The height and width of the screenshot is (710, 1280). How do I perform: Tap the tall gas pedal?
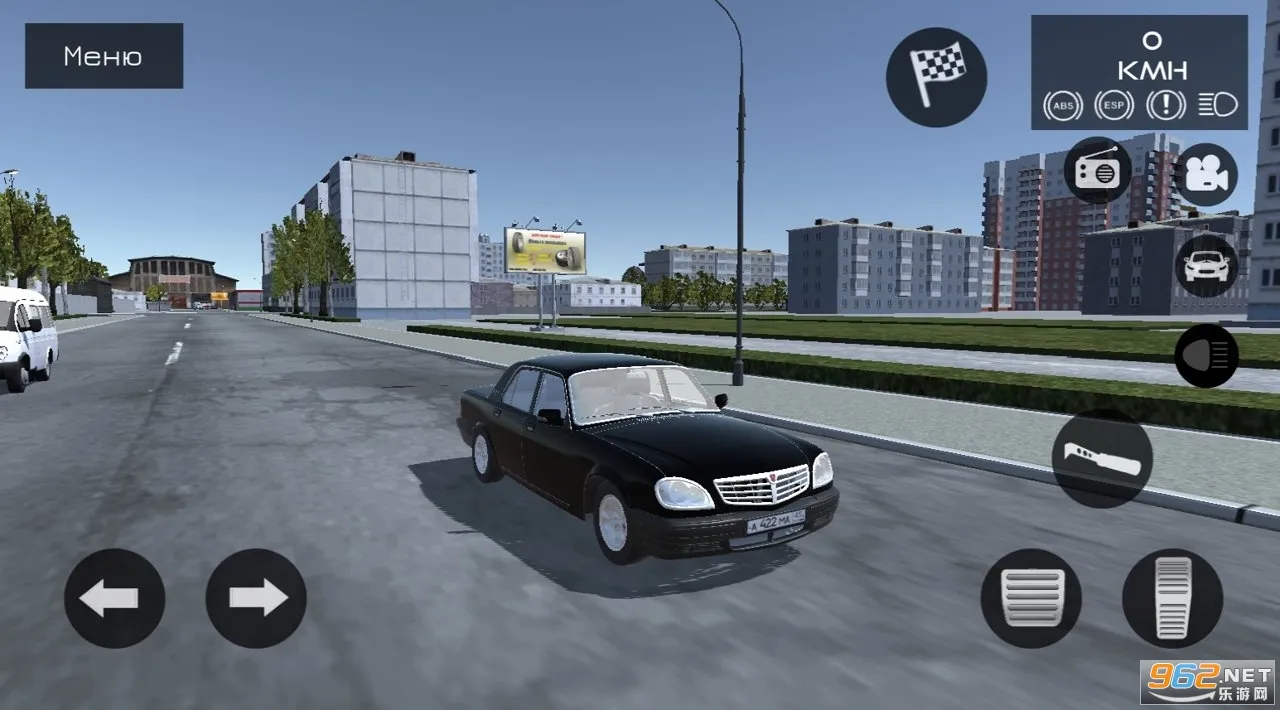1172,598
